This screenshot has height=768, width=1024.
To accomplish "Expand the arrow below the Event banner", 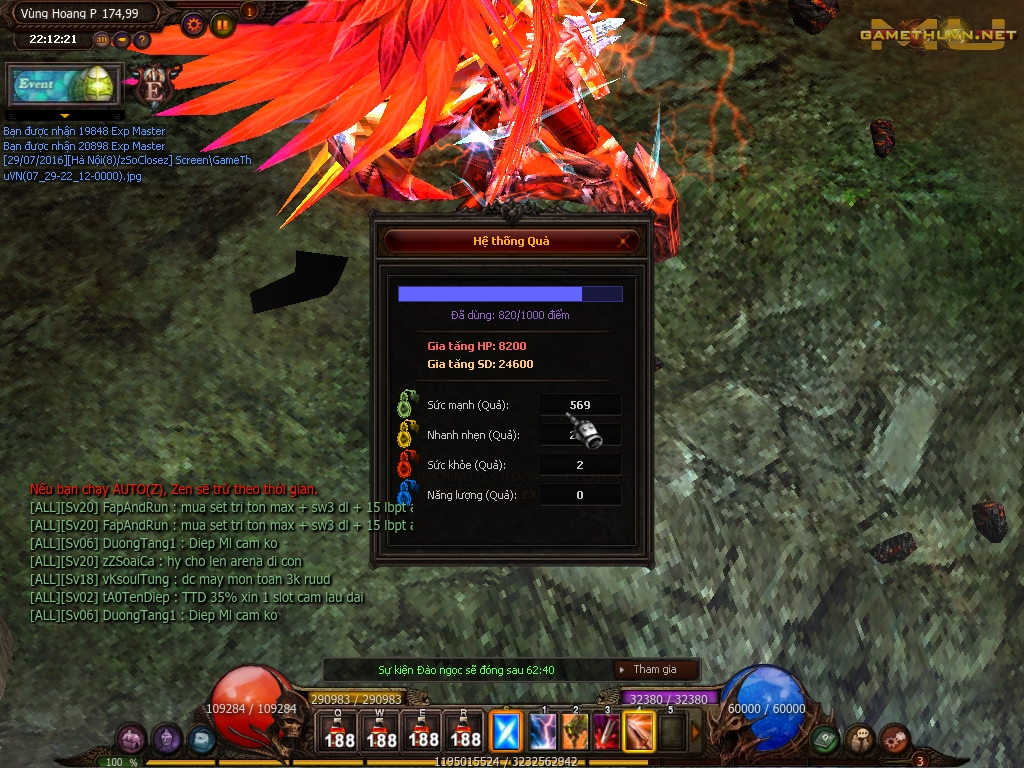I will [64, 117].
